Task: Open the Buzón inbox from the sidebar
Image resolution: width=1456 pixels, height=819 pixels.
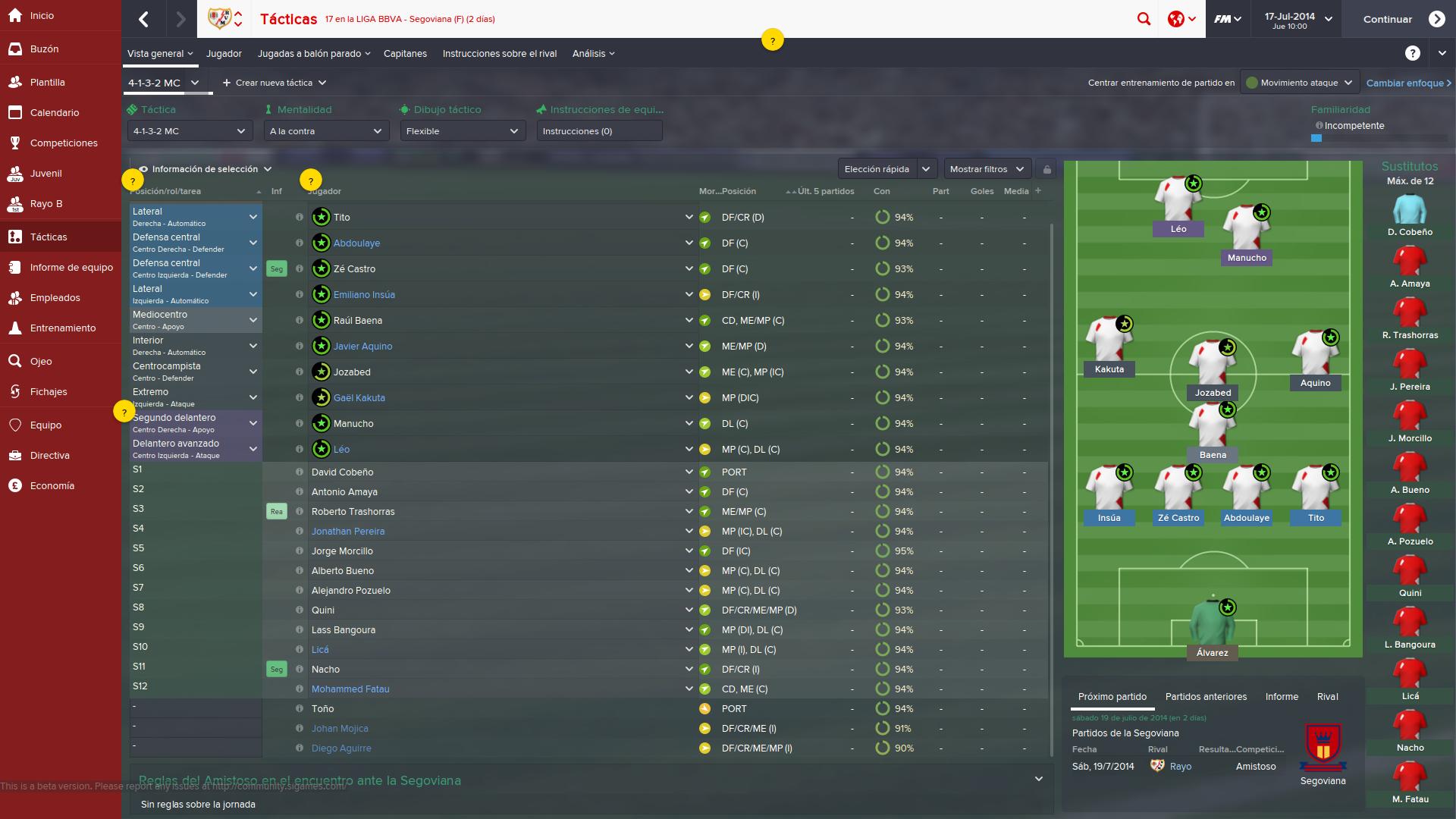Action: [x=47, y=49]
